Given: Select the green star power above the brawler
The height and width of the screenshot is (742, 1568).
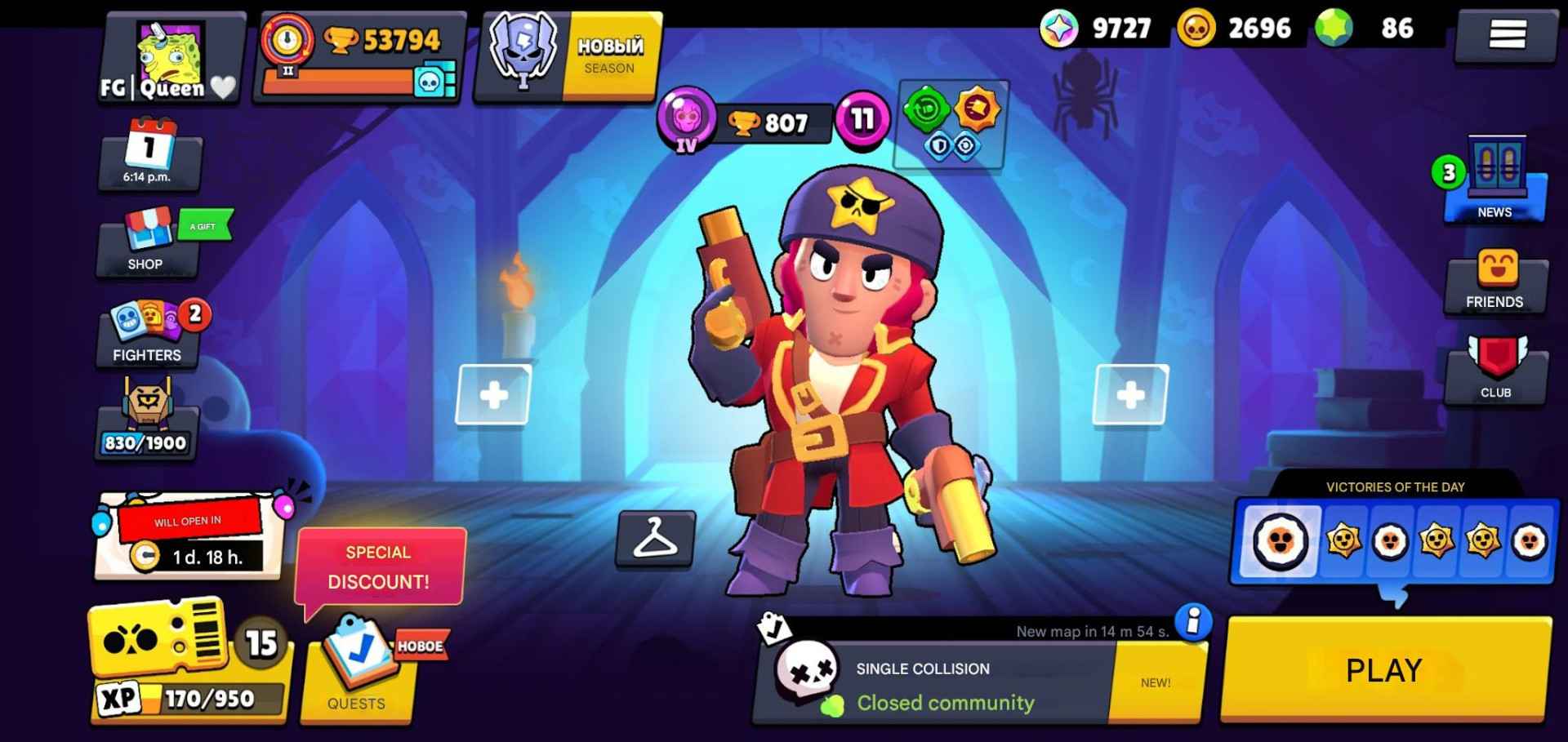Looking at the screenshot, I should click(x=925, y=109).
